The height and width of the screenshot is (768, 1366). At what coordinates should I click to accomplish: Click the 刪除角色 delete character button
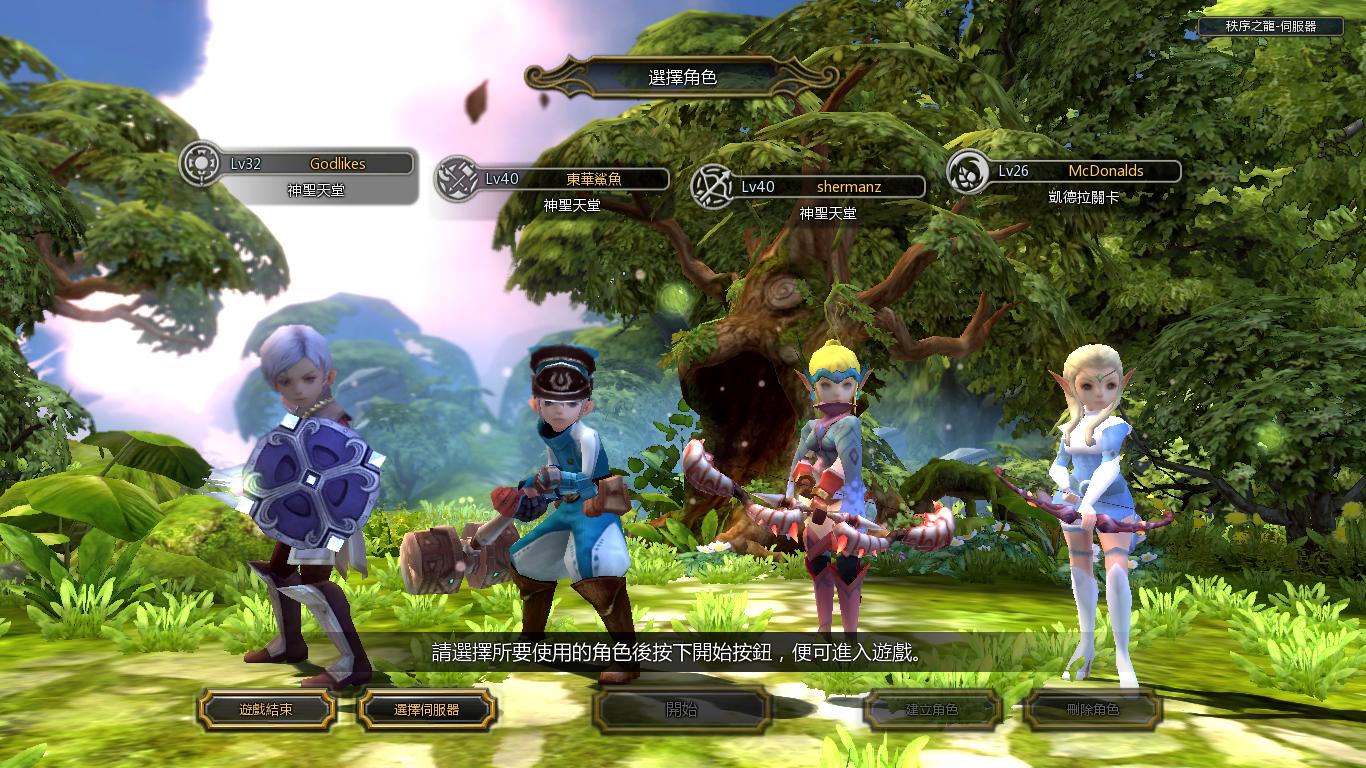1092,710
